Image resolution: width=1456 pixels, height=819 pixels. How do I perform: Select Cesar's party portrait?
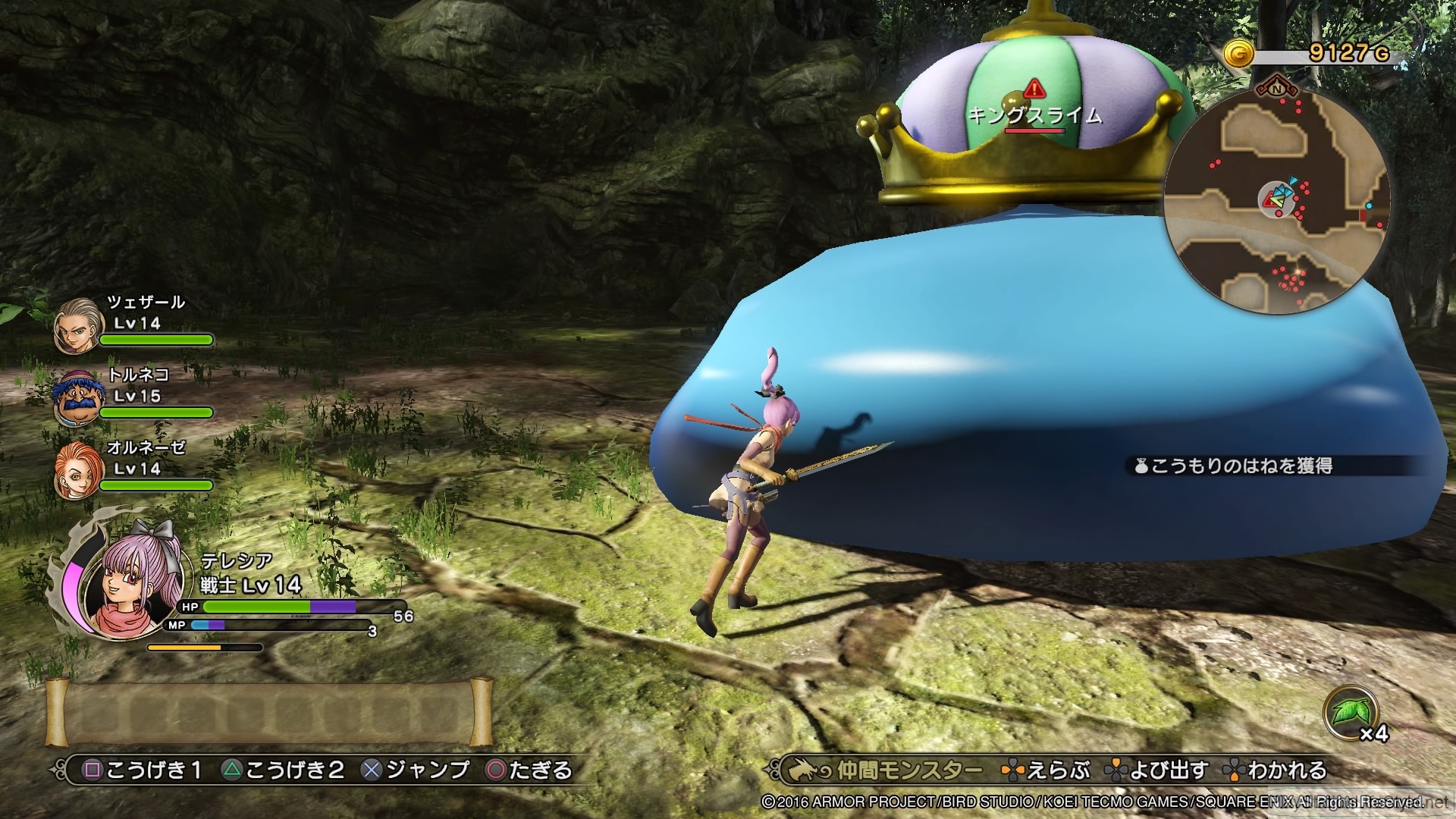coord(77,325)
